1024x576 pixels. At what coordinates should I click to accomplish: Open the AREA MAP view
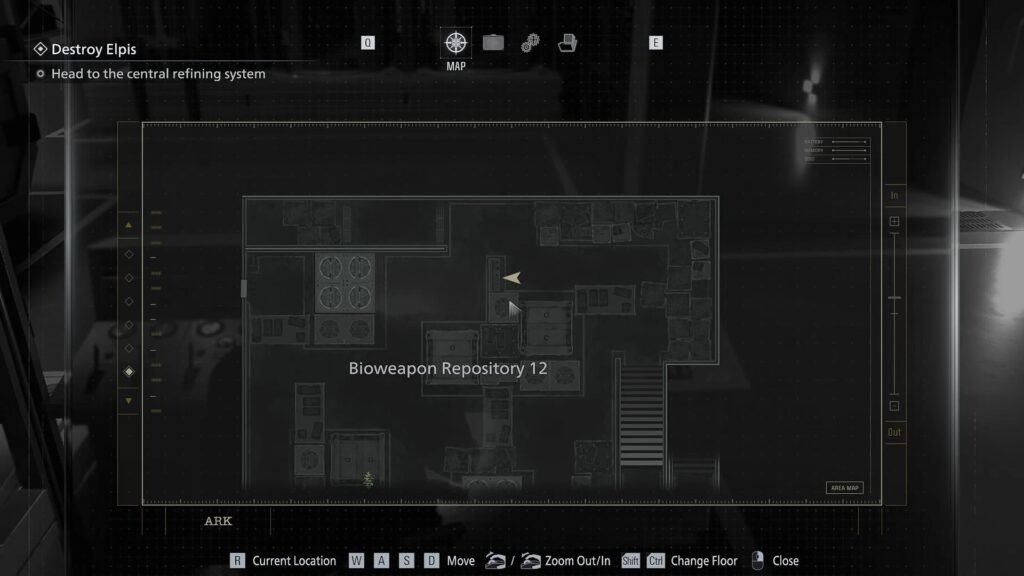(844, 488)
